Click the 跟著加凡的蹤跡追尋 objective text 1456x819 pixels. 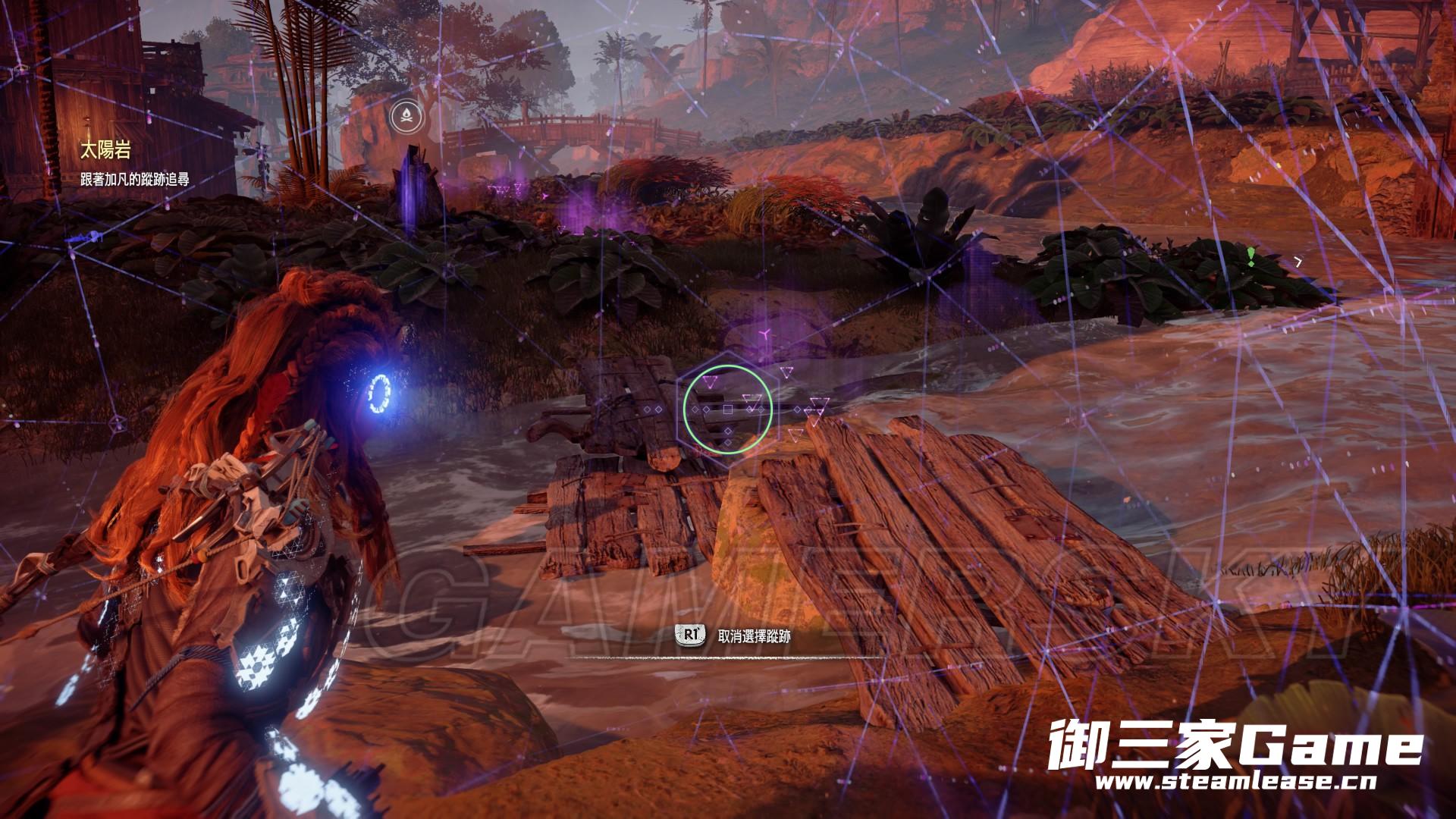coord(135,180)
